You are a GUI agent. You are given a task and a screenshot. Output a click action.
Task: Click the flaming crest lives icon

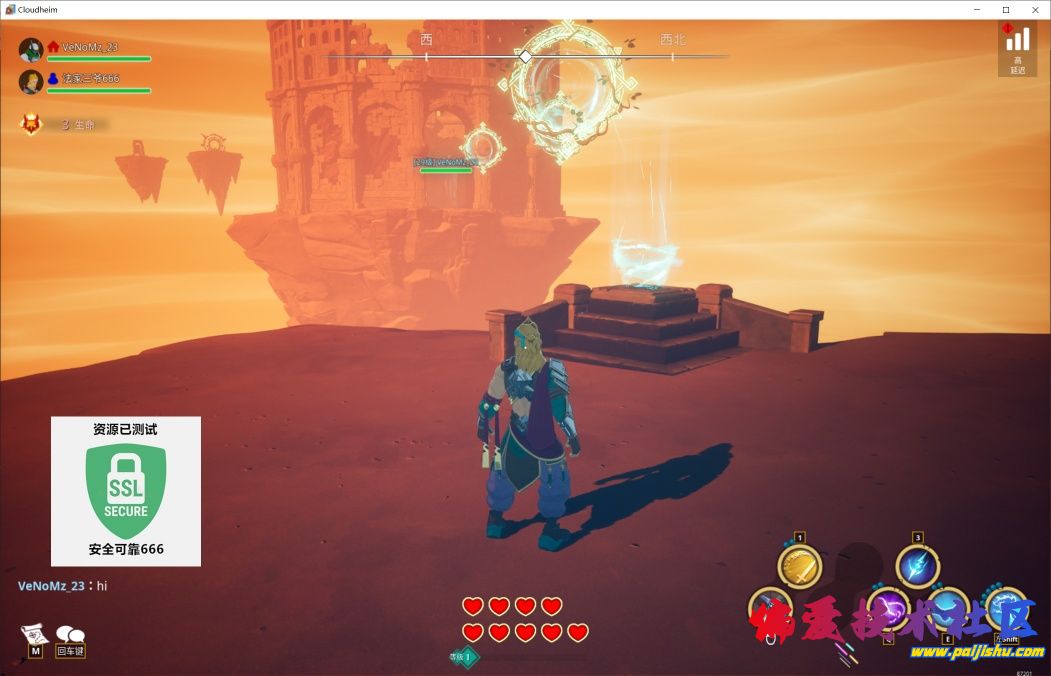32,124
